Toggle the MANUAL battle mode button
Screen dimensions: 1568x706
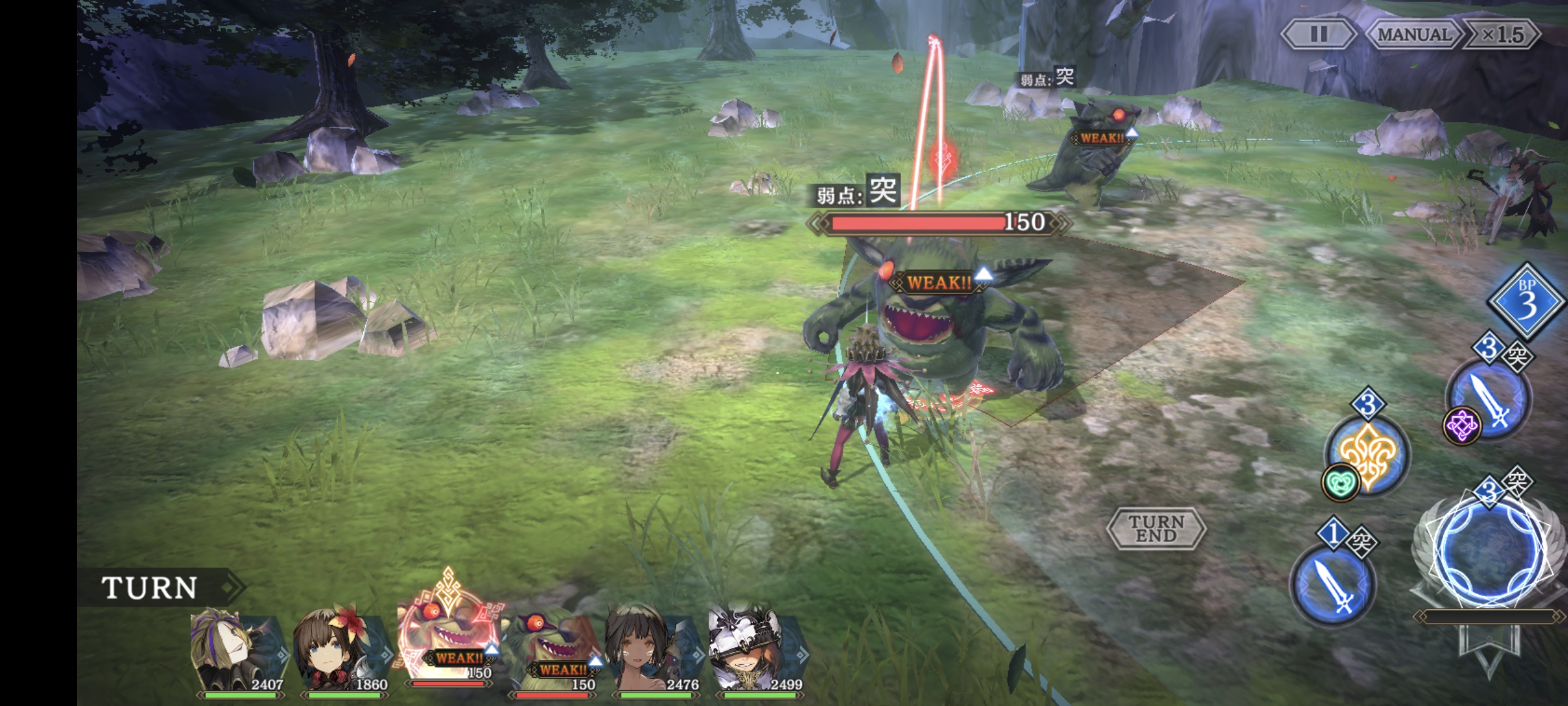1413,34
